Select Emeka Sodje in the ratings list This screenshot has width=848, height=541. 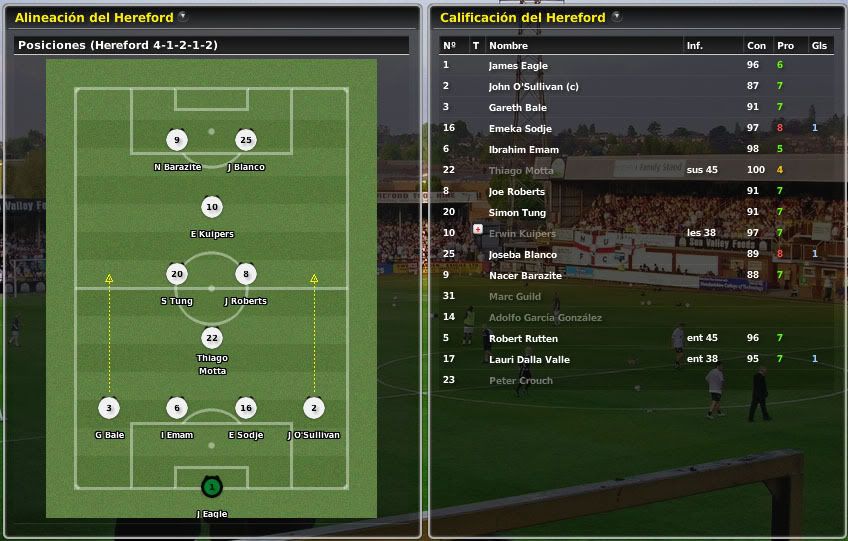(519, 129)
